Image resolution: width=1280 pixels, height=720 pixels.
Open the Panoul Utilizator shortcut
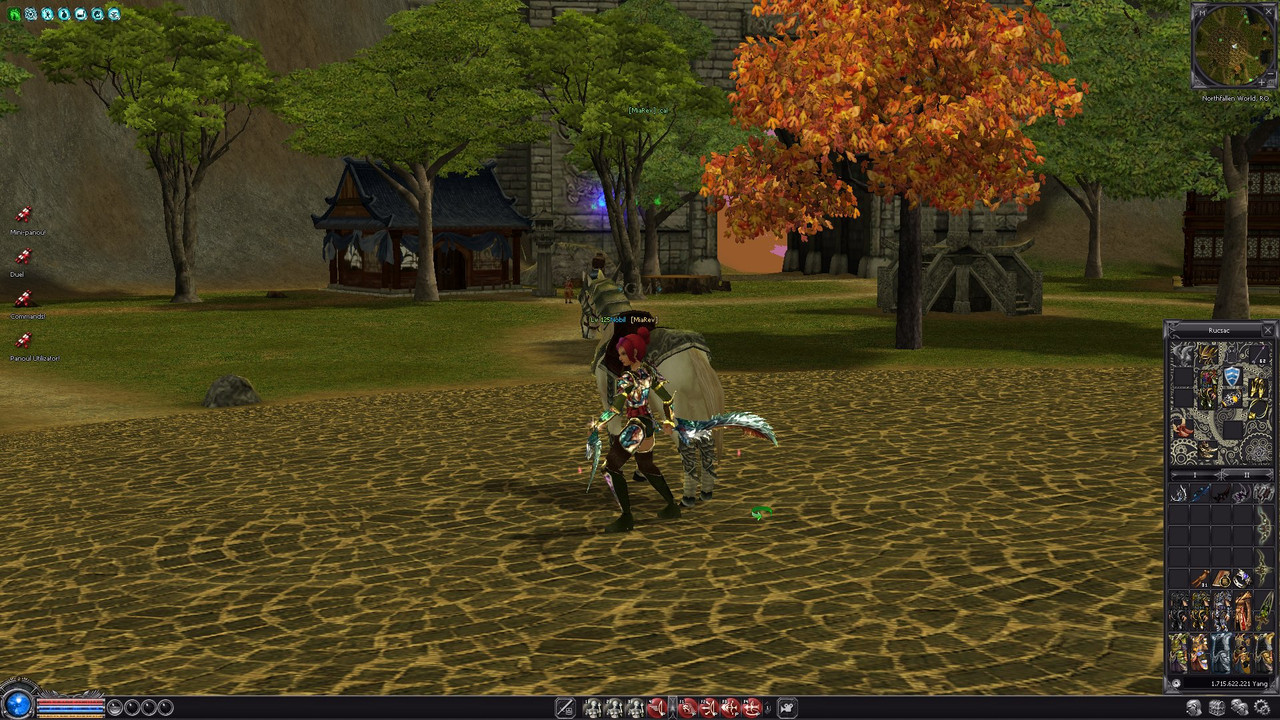tap(23, 341)
